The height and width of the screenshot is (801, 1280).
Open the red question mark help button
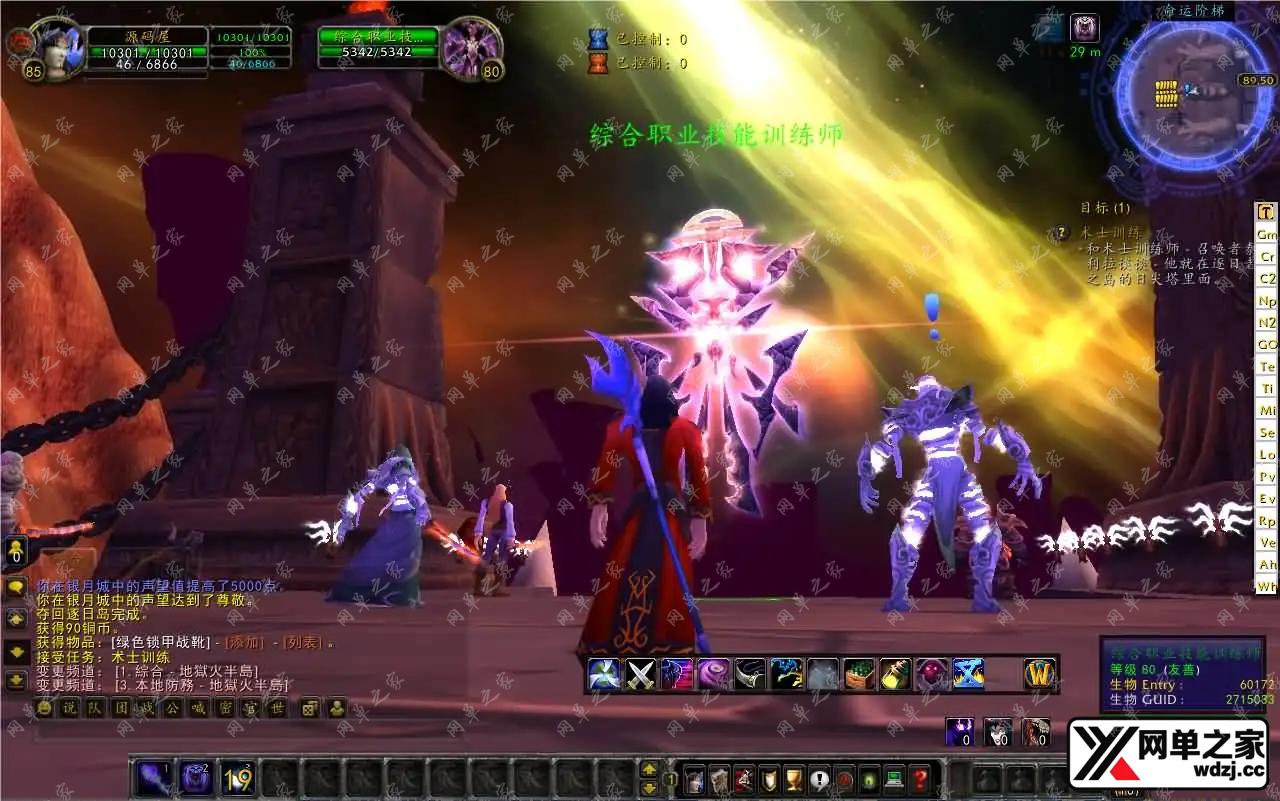(x=920, y=779)
